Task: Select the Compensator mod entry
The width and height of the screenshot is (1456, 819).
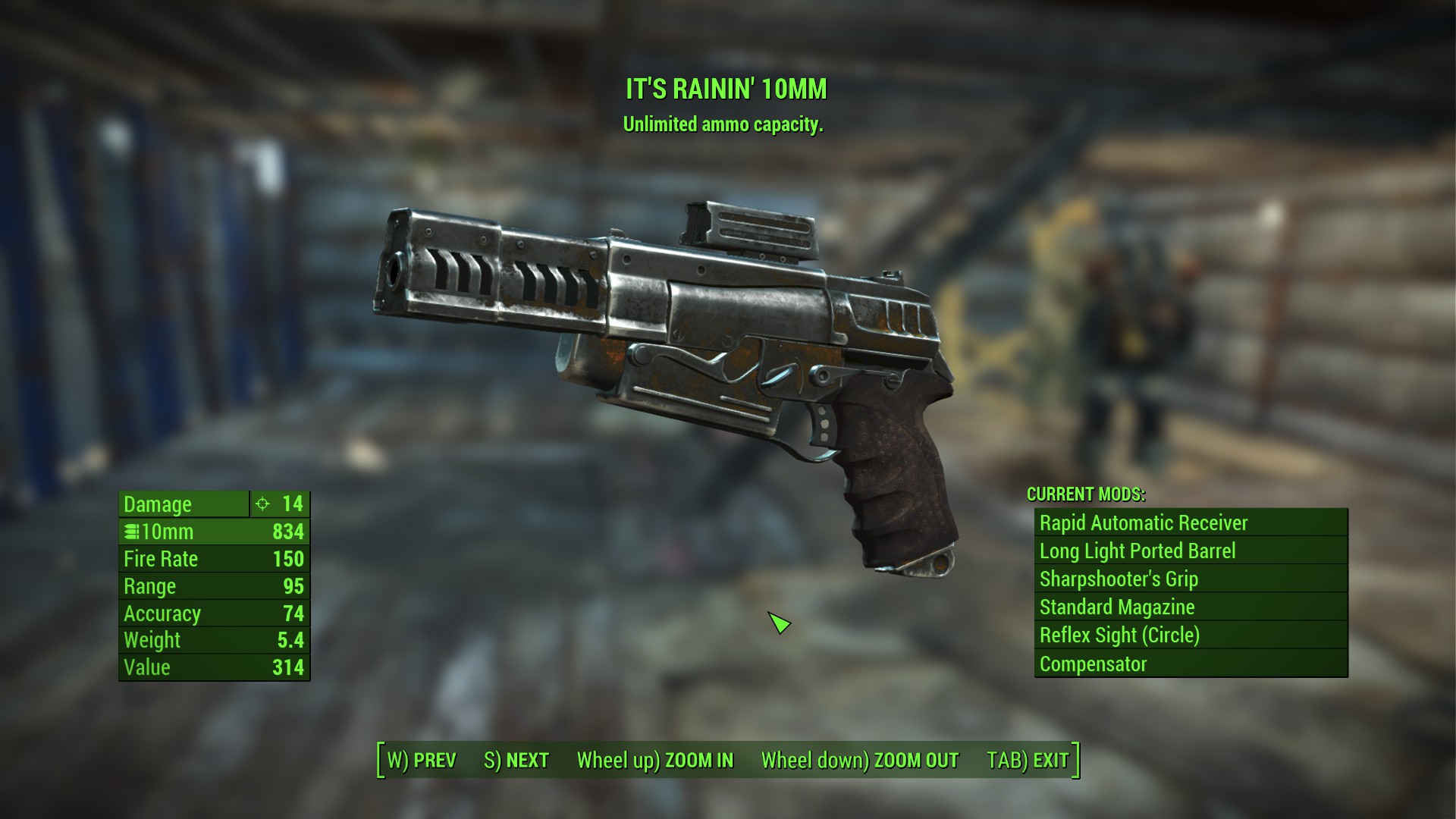Action: click(x=1191, y=664)
